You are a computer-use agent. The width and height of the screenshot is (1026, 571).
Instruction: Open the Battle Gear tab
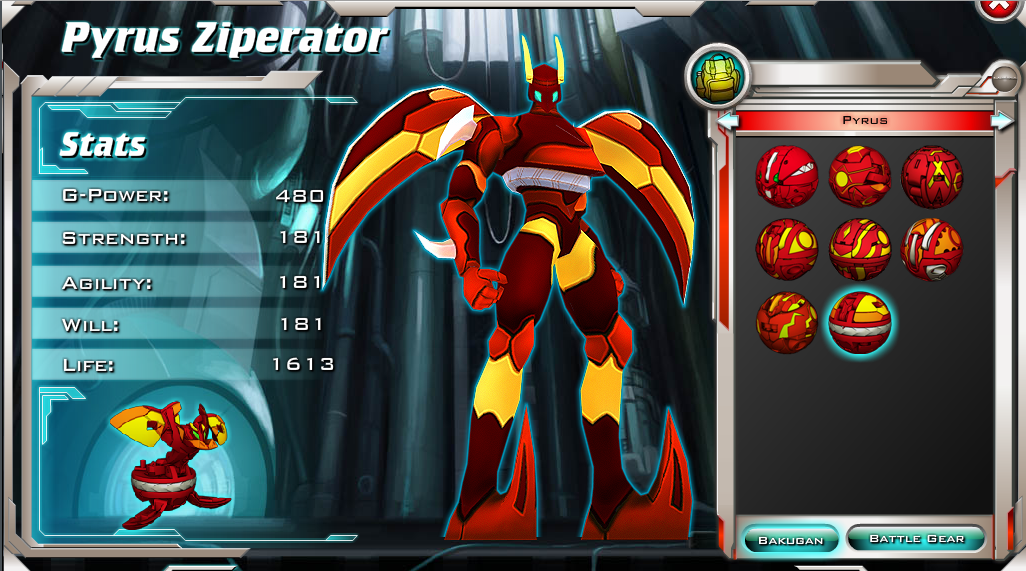click(x=916, y=539)
